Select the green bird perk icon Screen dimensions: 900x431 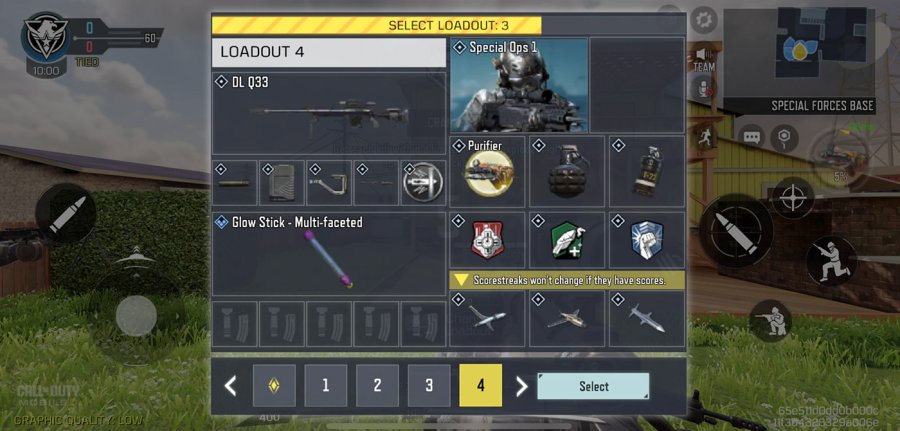click(567, 240)
